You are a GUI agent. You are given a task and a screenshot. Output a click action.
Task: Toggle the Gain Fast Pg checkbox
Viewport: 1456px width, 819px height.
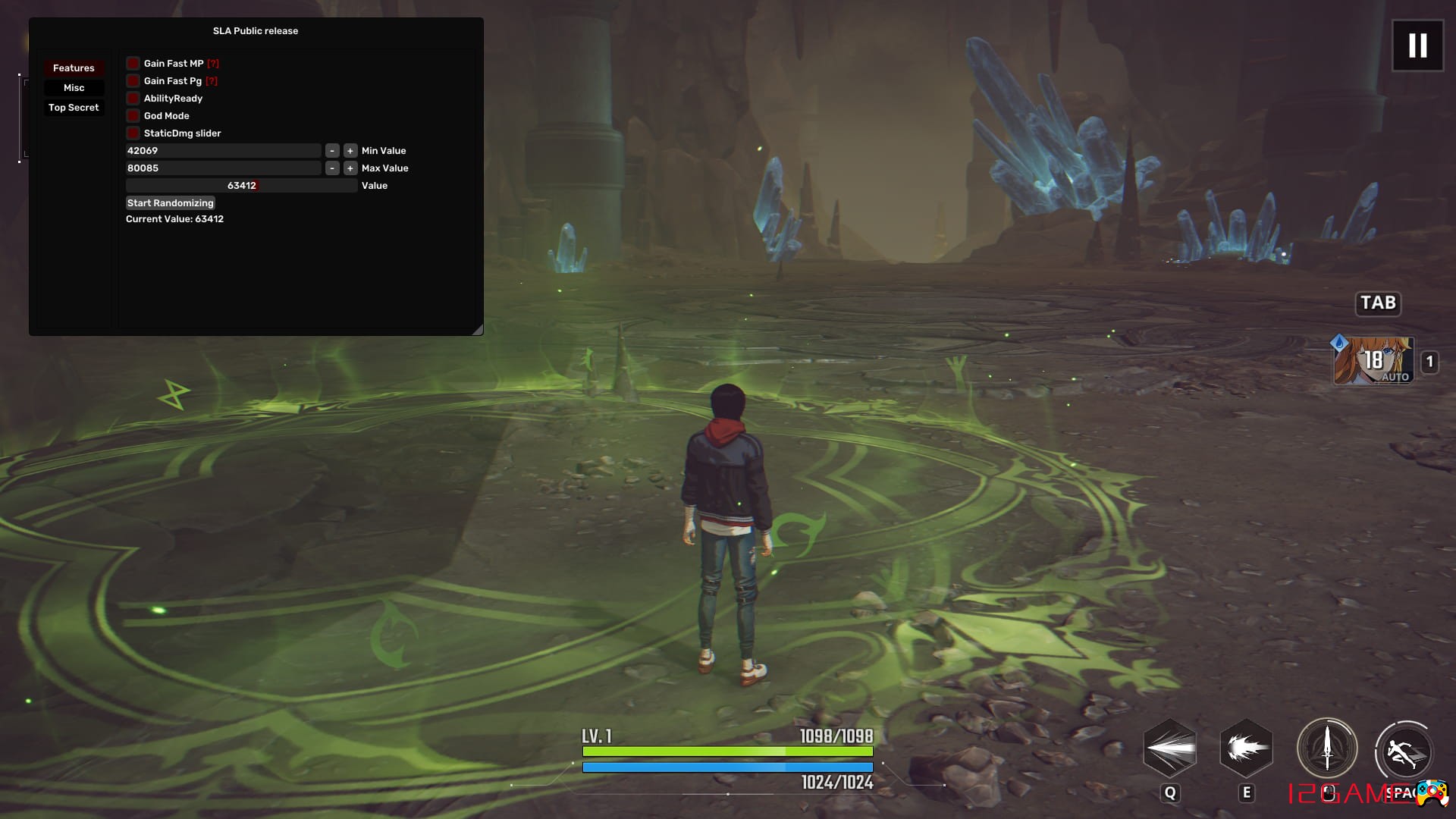[133, 81]
